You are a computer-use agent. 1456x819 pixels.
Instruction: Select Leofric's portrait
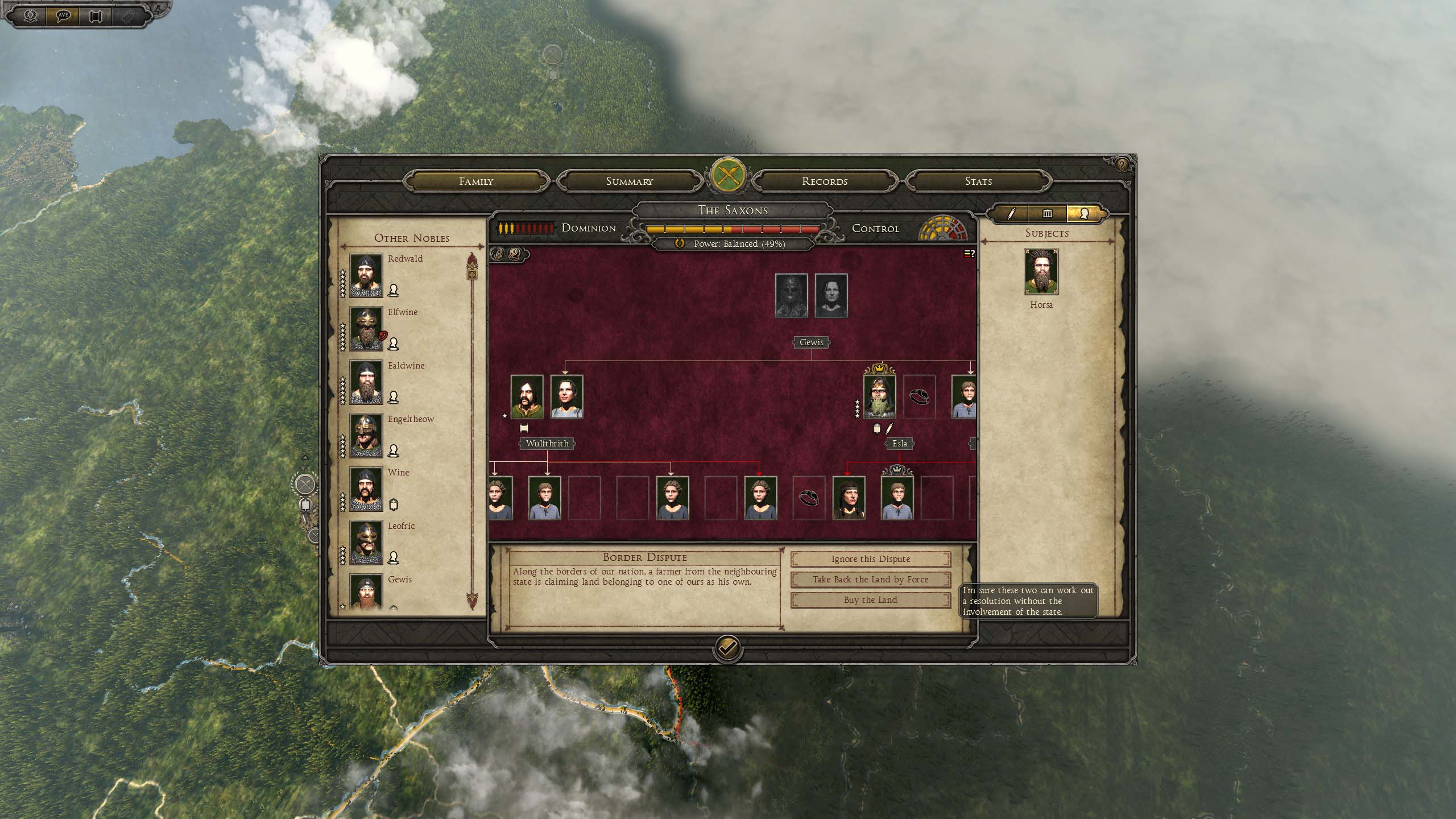coord(366,543)
